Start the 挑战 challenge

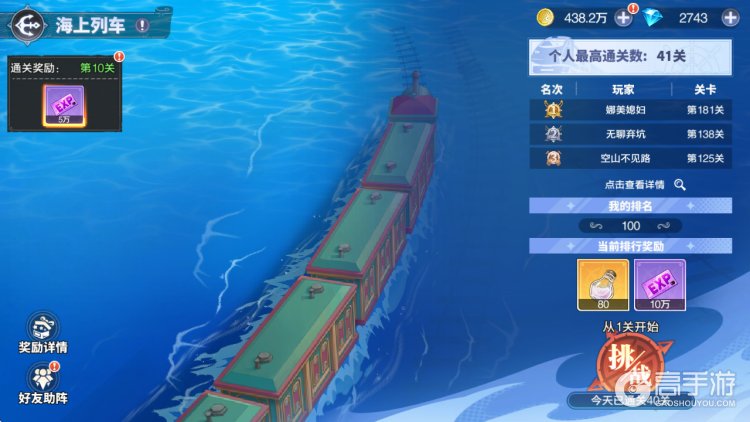pos(632,363)
